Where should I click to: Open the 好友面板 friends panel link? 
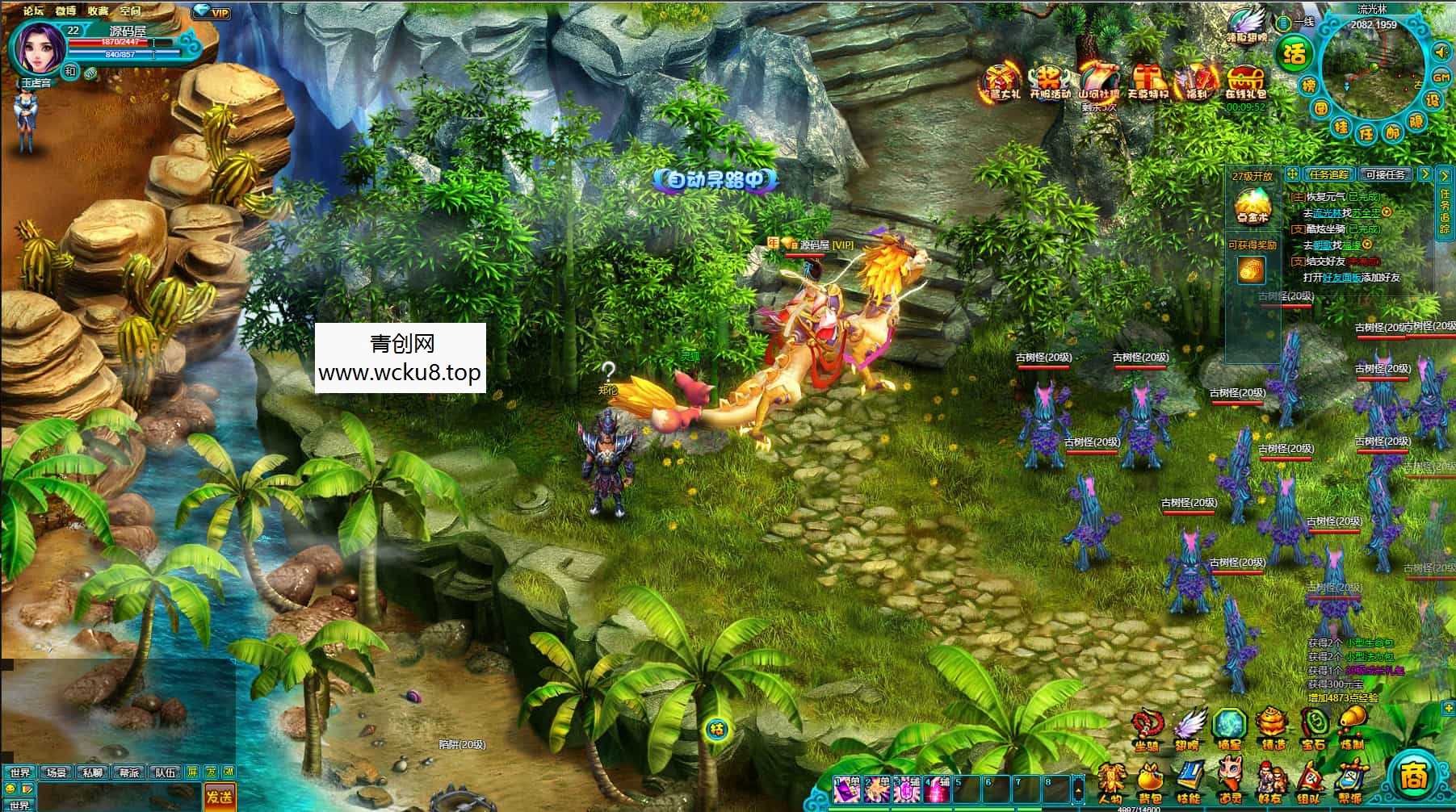tap(1341, 277)
